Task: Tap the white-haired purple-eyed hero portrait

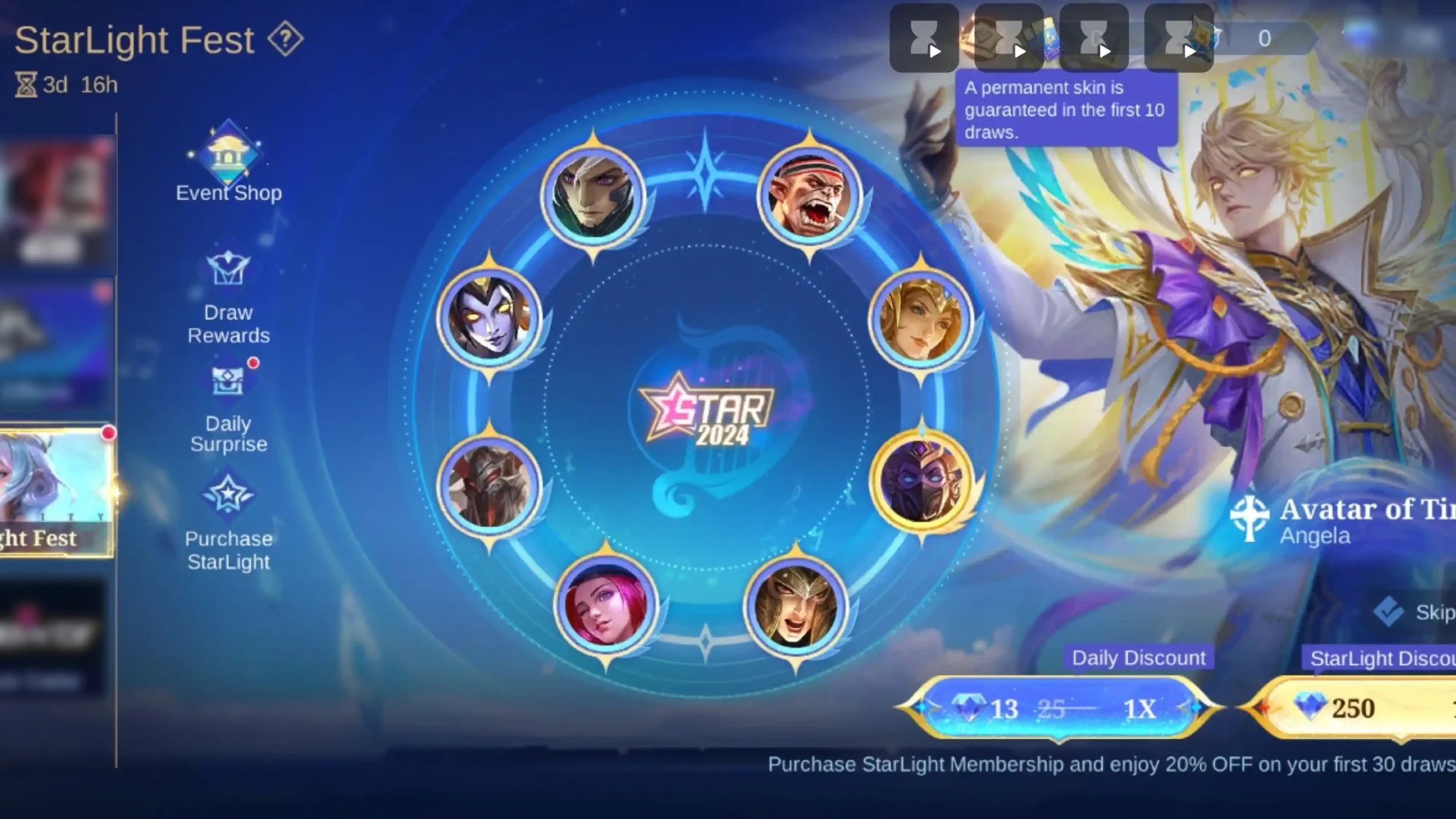Action: point(593,196)
